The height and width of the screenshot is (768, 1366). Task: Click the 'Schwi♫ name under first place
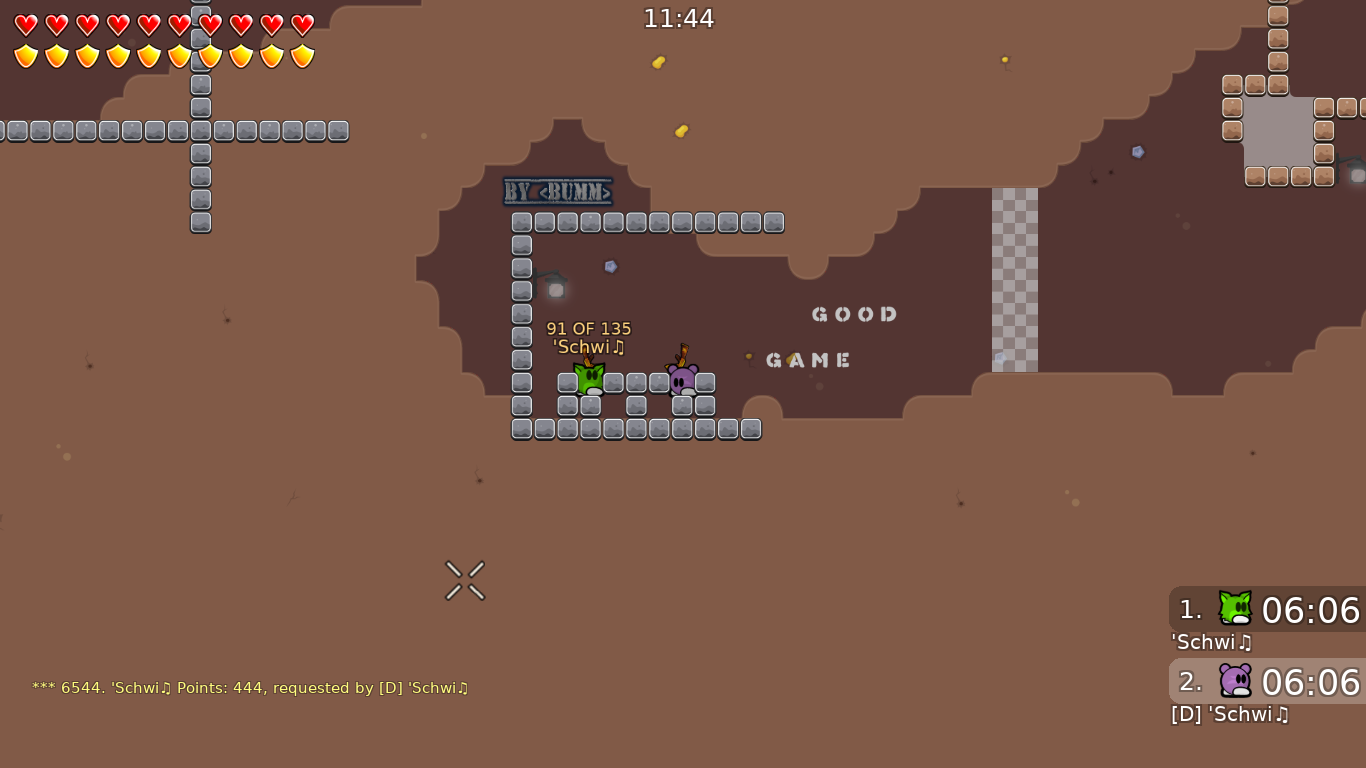[x=1211, y=643]
